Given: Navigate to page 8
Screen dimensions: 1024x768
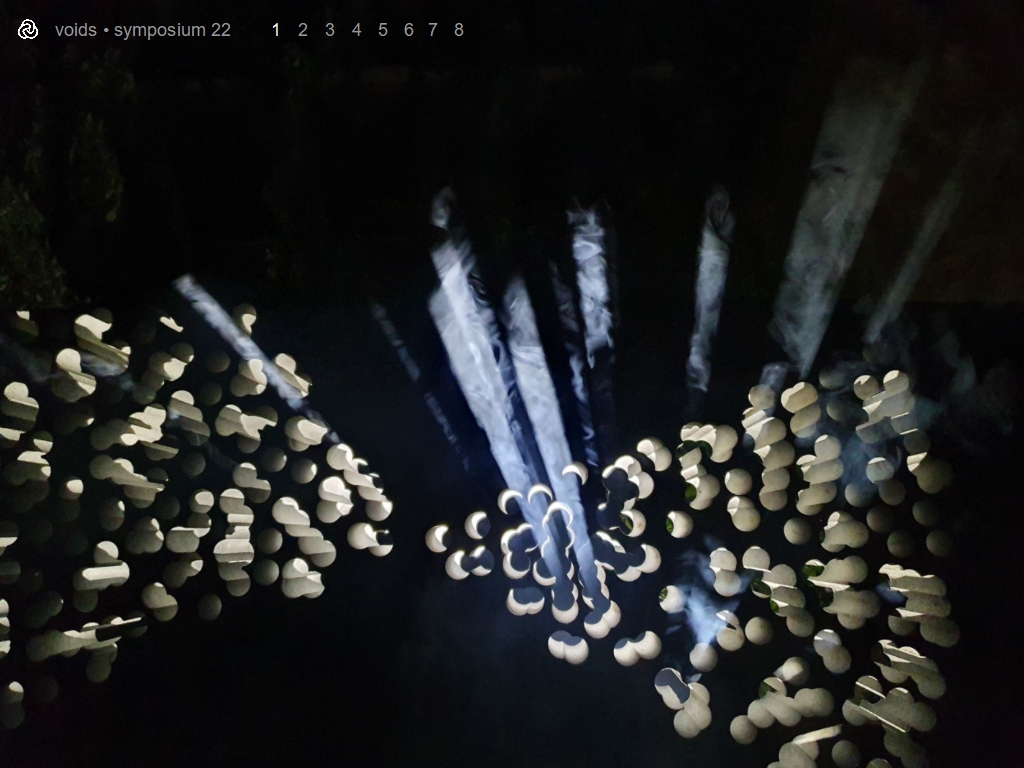Looking at the screenshot, I should (459, 30).
